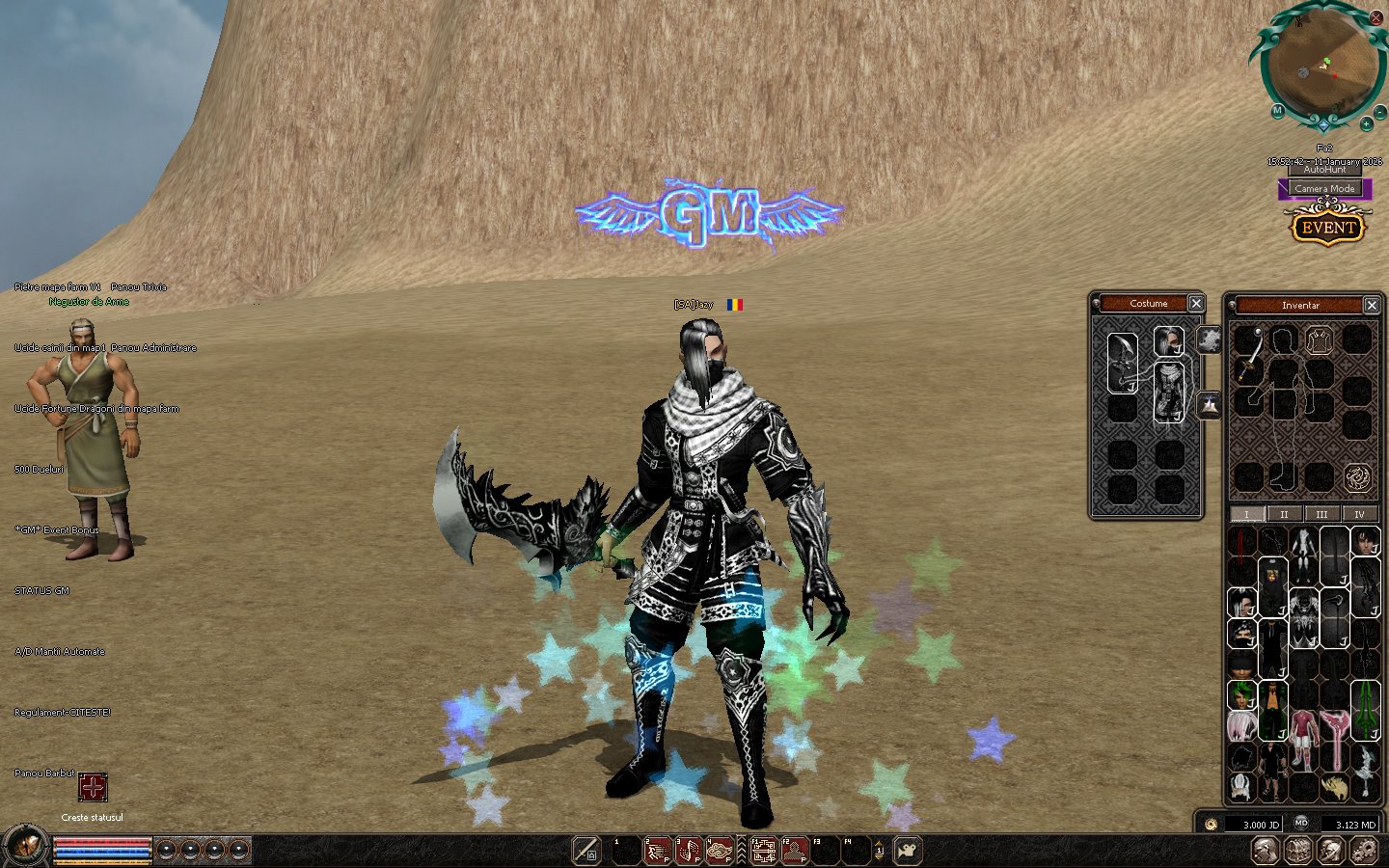Close the Inventar window
Image resolution: width=1389 pixels, height=868 pixels.
pos(1372,306)
